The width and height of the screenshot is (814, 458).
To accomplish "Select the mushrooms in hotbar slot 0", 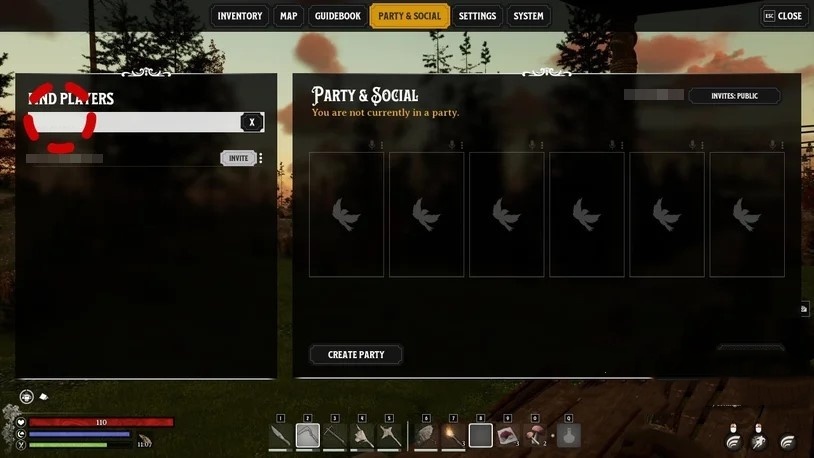I will (x=536, y=435).
